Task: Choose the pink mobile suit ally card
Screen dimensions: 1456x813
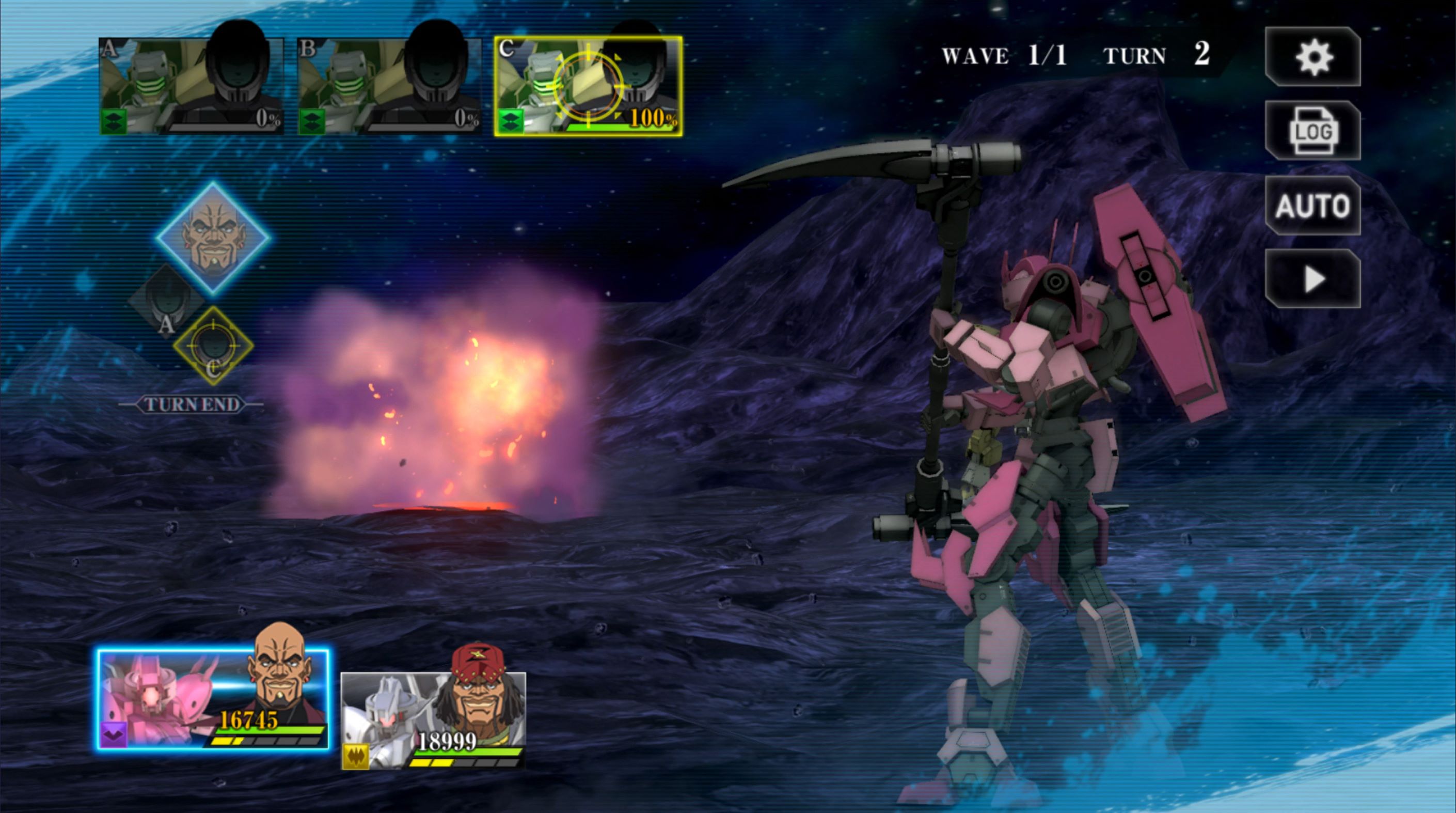Action: coord(213,700)
